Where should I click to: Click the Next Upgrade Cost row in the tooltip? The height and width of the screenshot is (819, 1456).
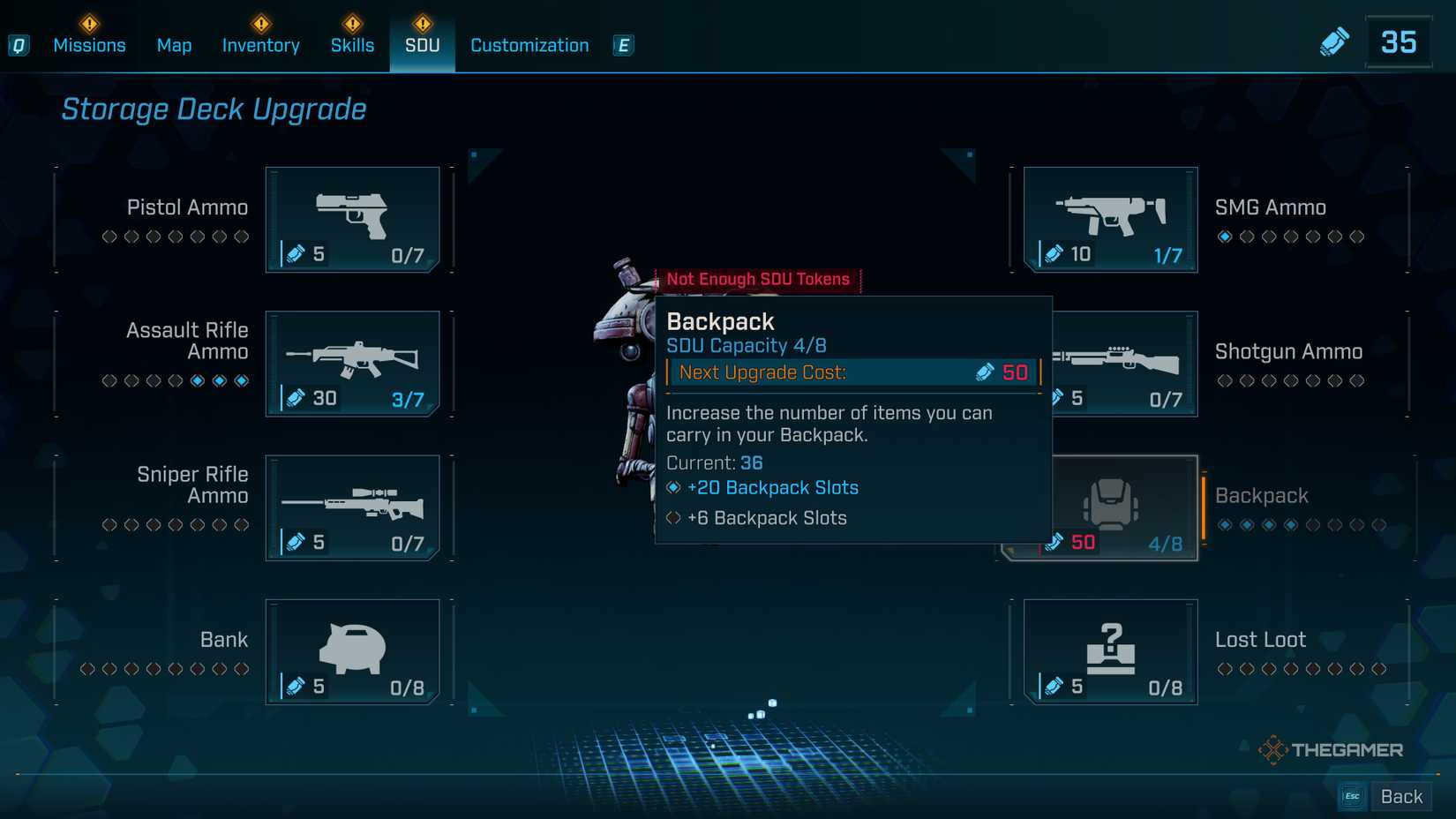[x=850, y=372]
